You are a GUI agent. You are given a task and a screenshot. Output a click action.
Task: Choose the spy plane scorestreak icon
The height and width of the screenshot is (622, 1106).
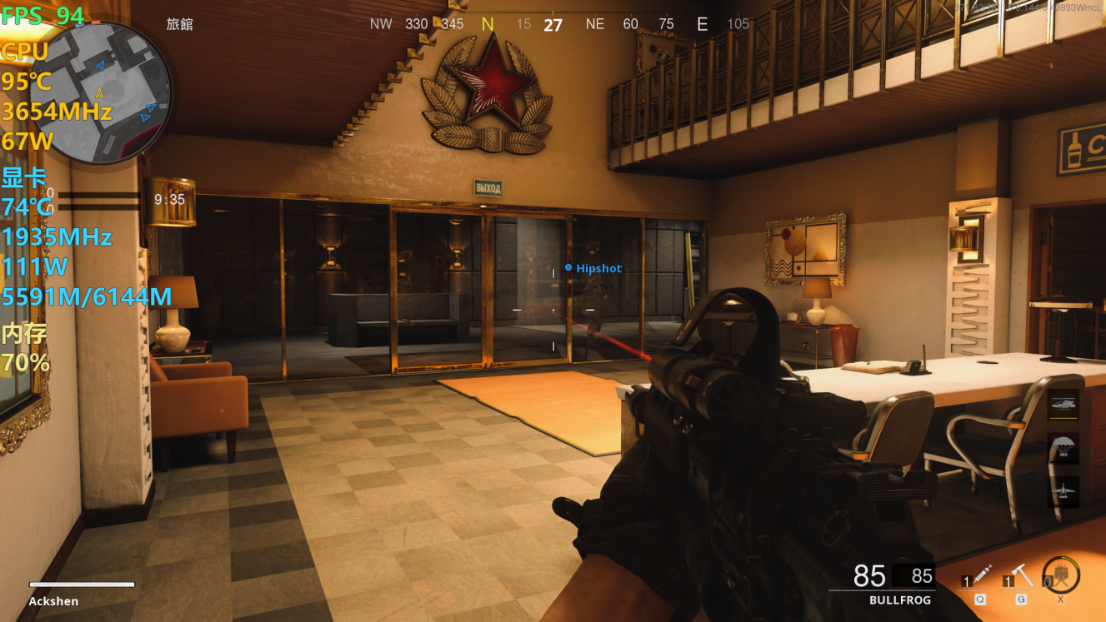pos(1063,491)
